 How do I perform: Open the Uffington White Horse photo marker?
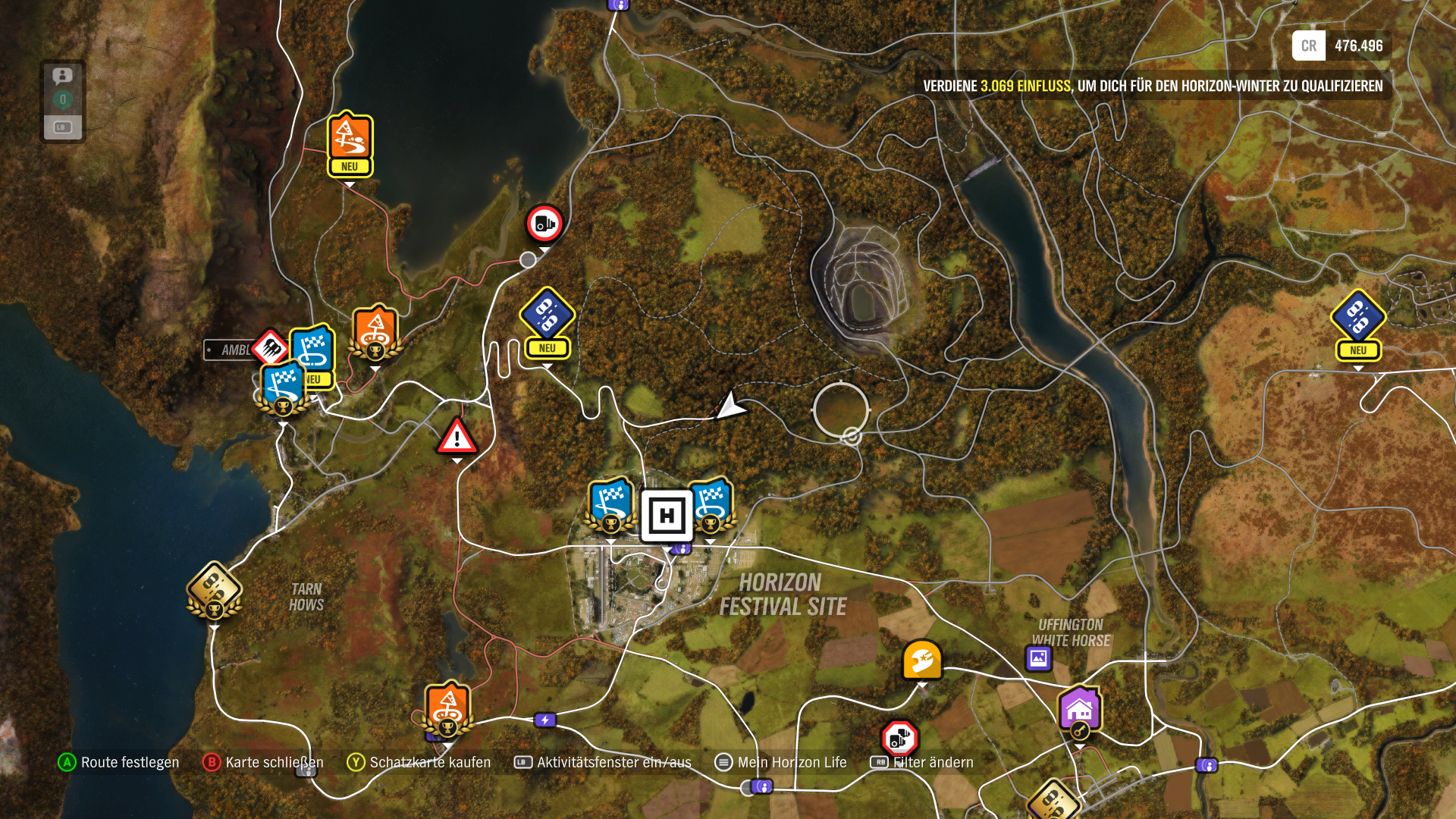1038,658
